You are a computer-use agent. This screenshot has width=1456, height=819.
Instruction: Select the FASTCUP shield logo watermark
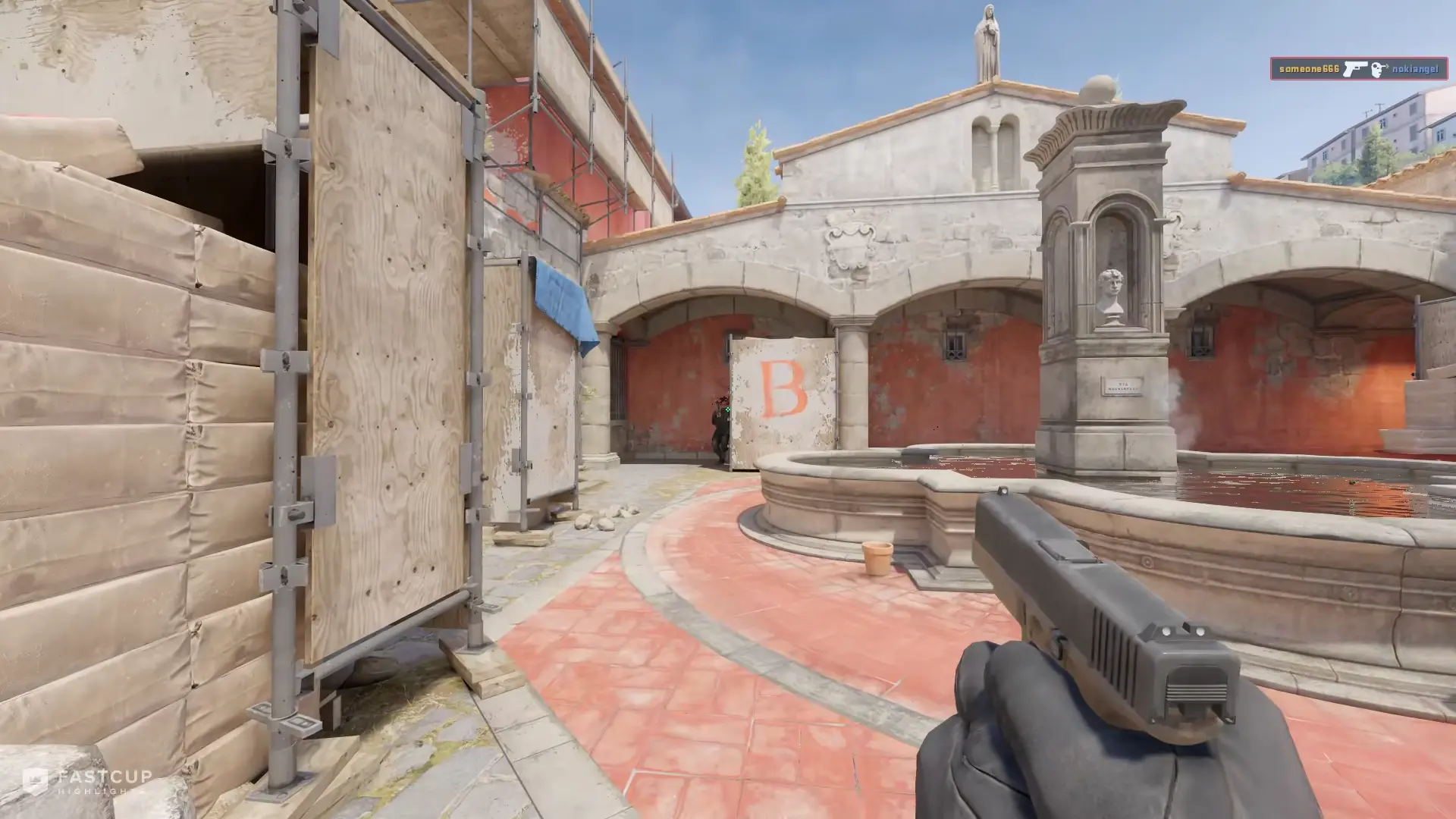click(36, 779)
